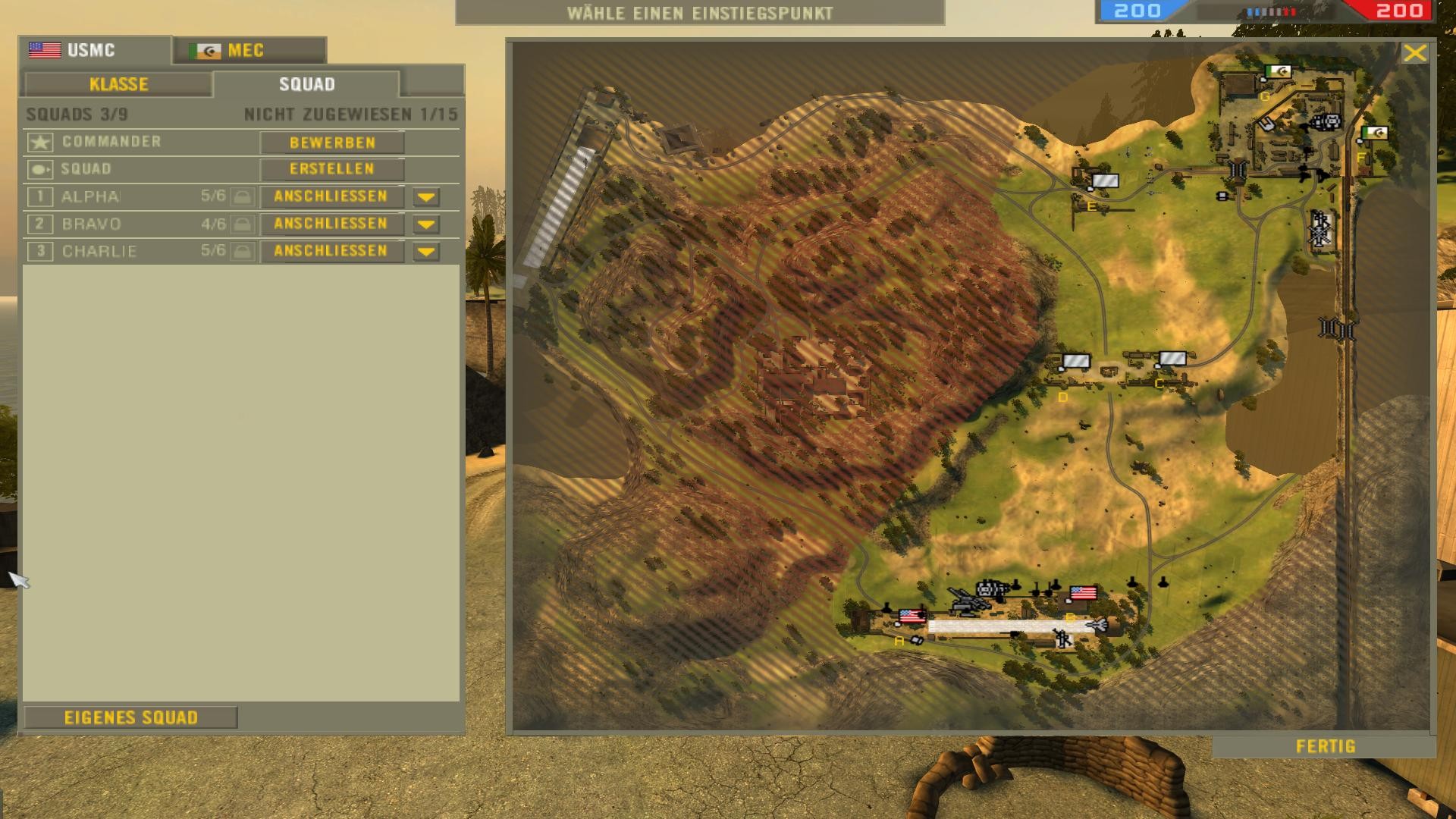Toggle the lock on the CHARLIE squad

[240, 251]
